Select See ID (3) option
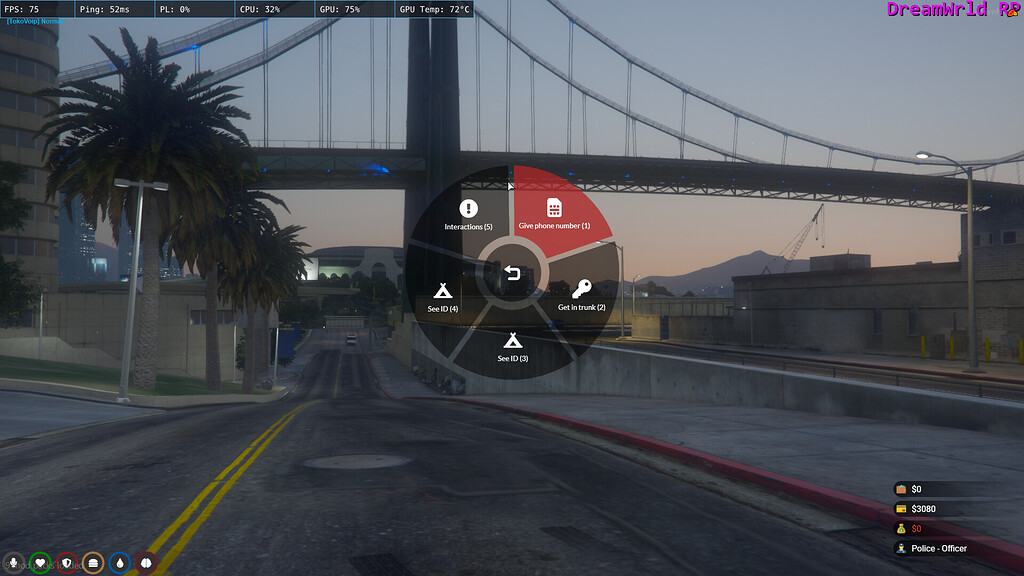Image resolution: width=1024 pixels, height=576 pixels. coord(512,345)
